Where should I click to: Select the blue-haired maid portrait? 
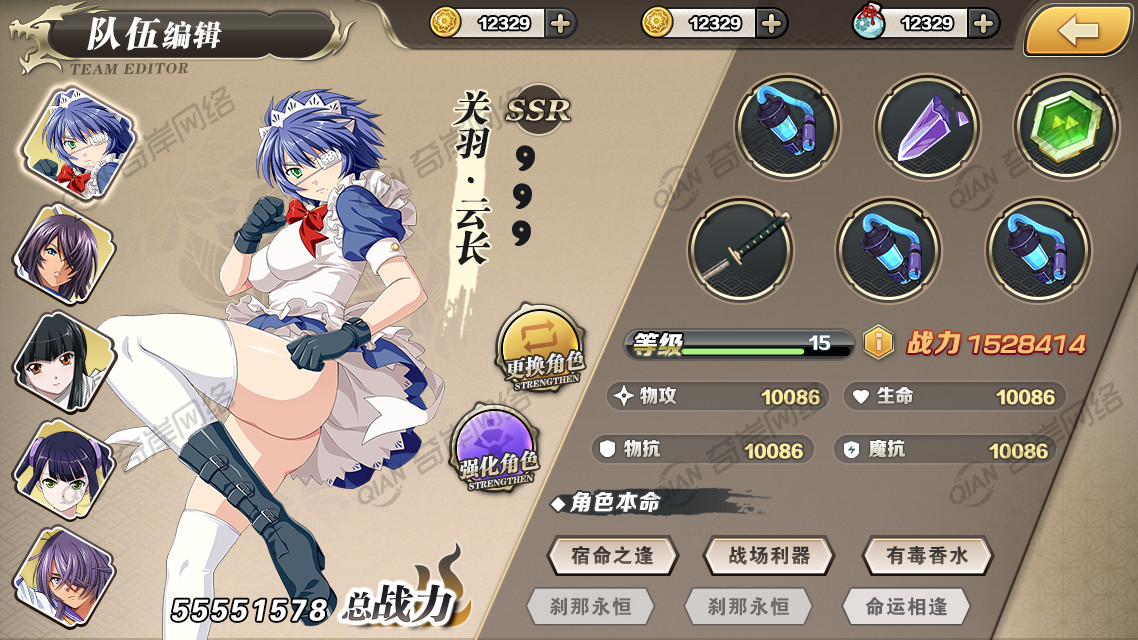73,139
